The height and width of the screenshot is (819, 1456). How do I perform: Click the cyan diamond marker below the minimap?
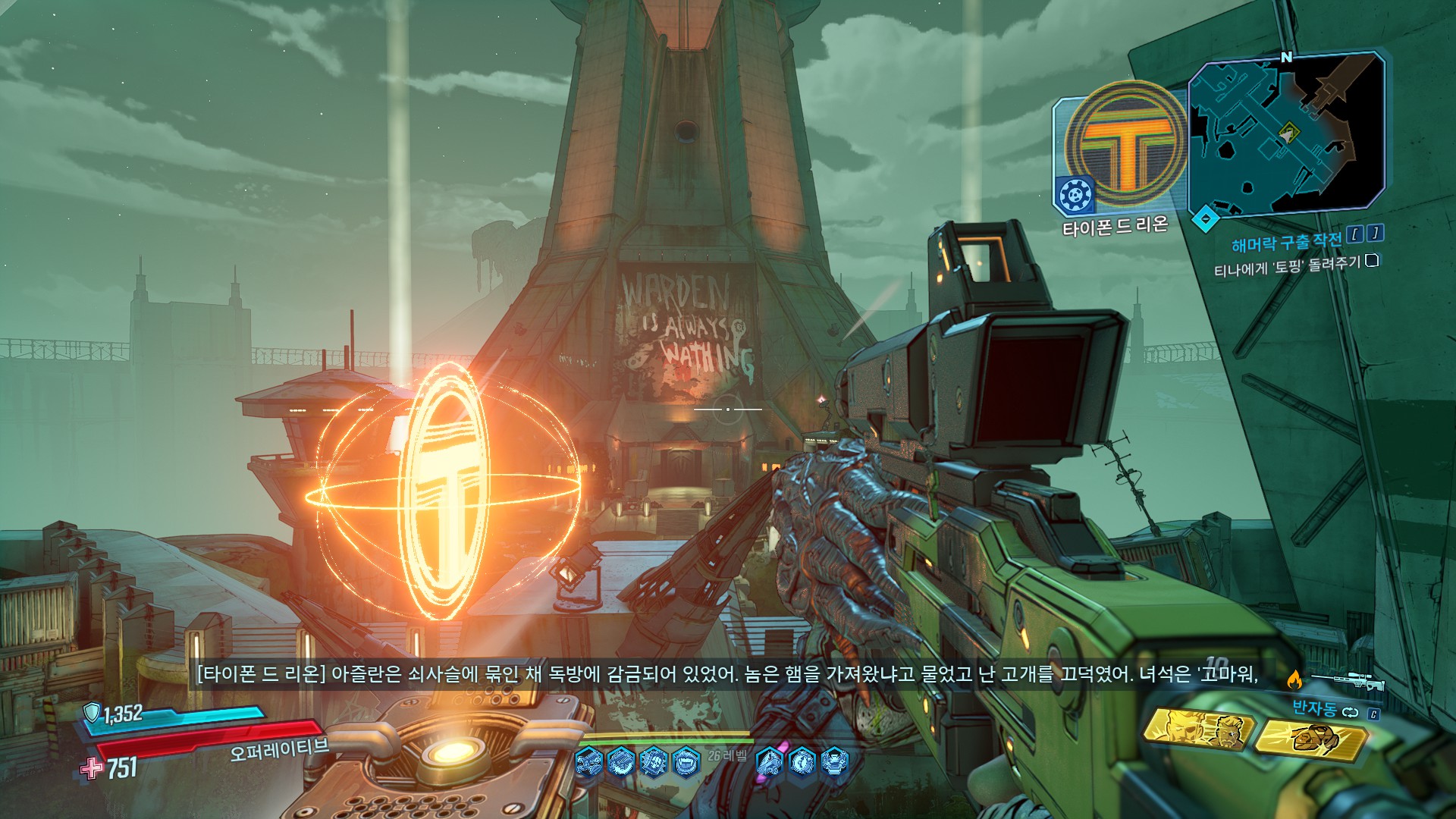(x=1205, y=220)
